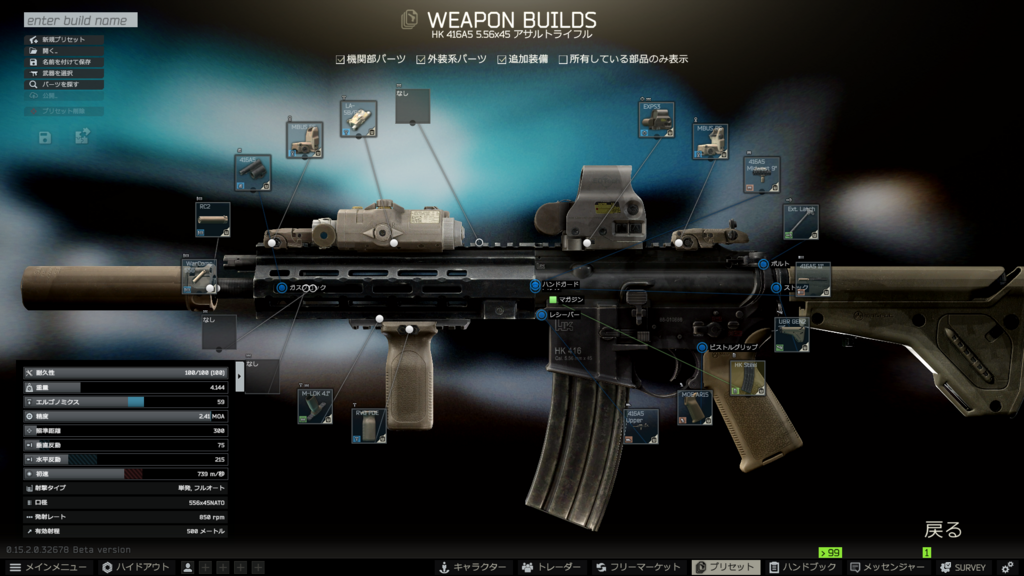
Task: Save build with a name (名前を付けて保存)
Action: [x=64, y=62]
